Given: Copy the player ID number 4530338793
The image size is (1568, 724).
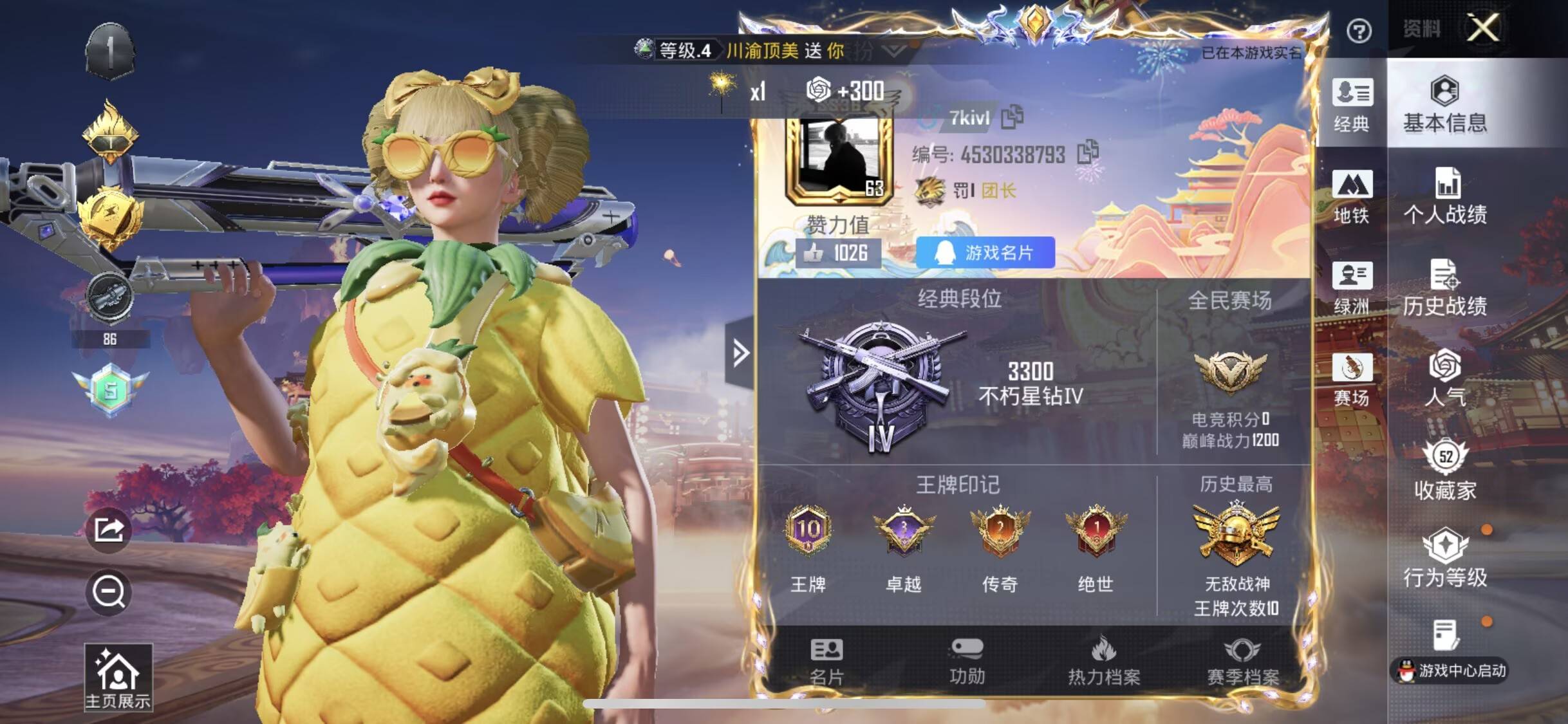Looking at the screenshot, I should tap(1088, 153).
